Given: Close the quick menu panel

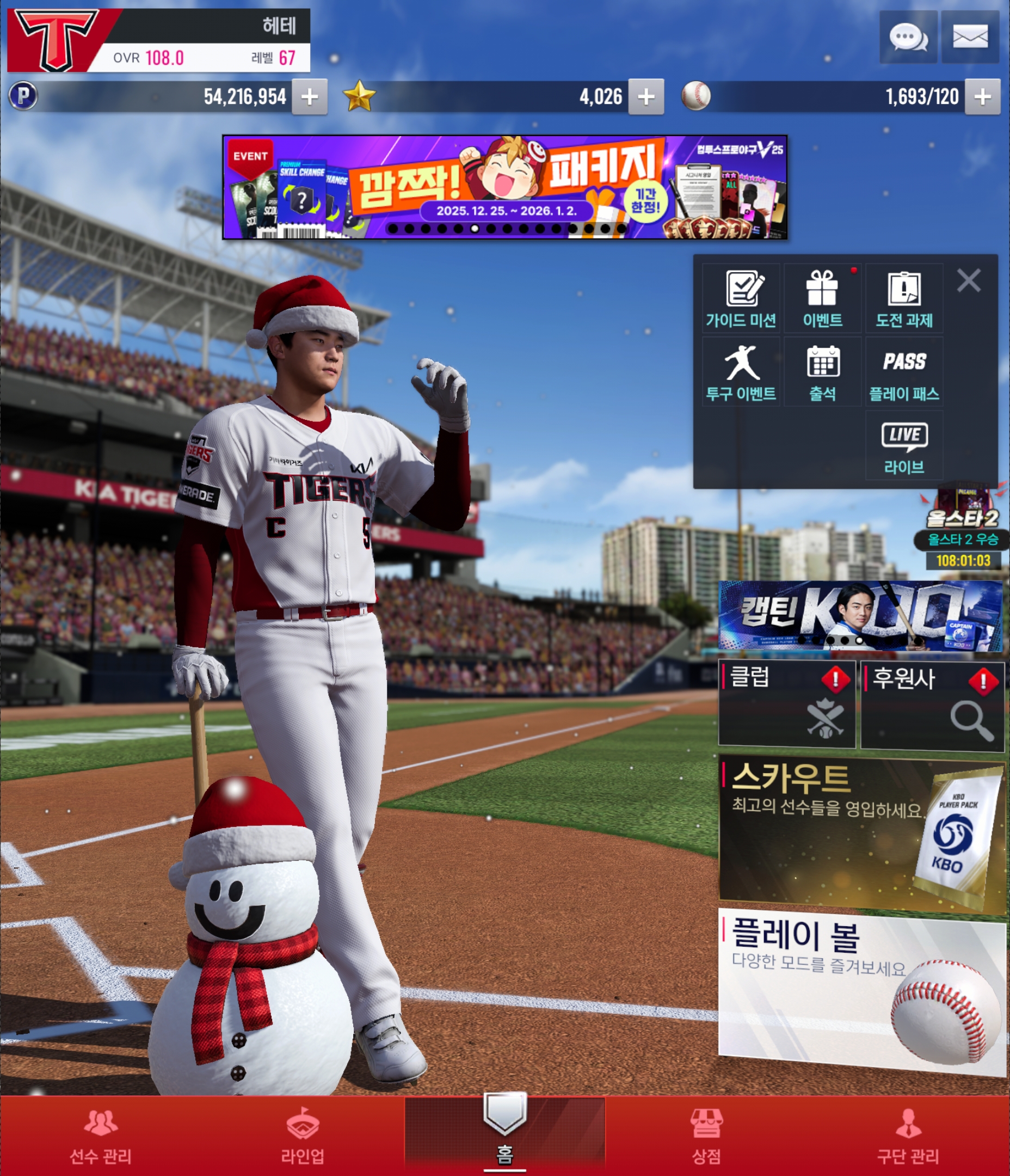Looking at the screenshot, I should [968, 281].
